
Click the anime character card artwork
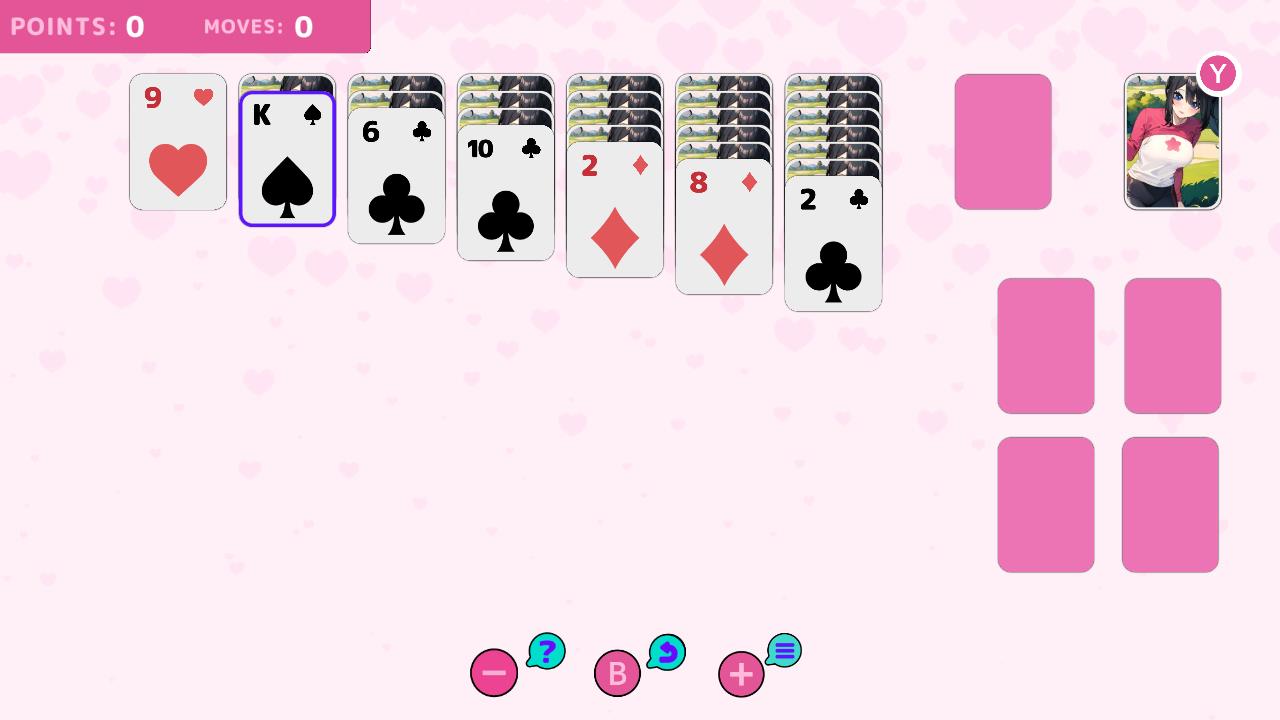click(x=1172, y=141)
